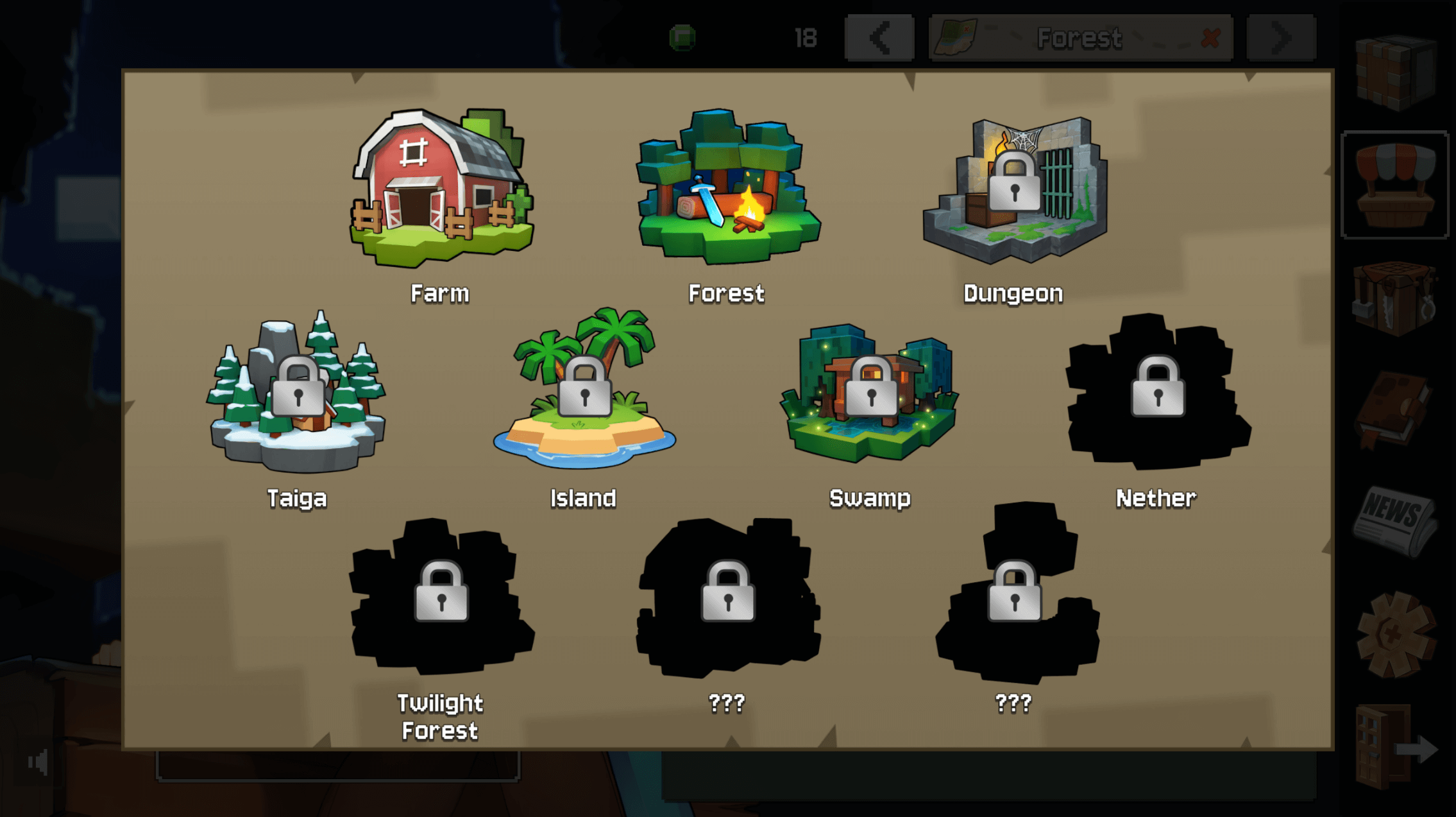Go to the next location arrow
Viewport: 1456px width, 817px height.
[1281, 38]
